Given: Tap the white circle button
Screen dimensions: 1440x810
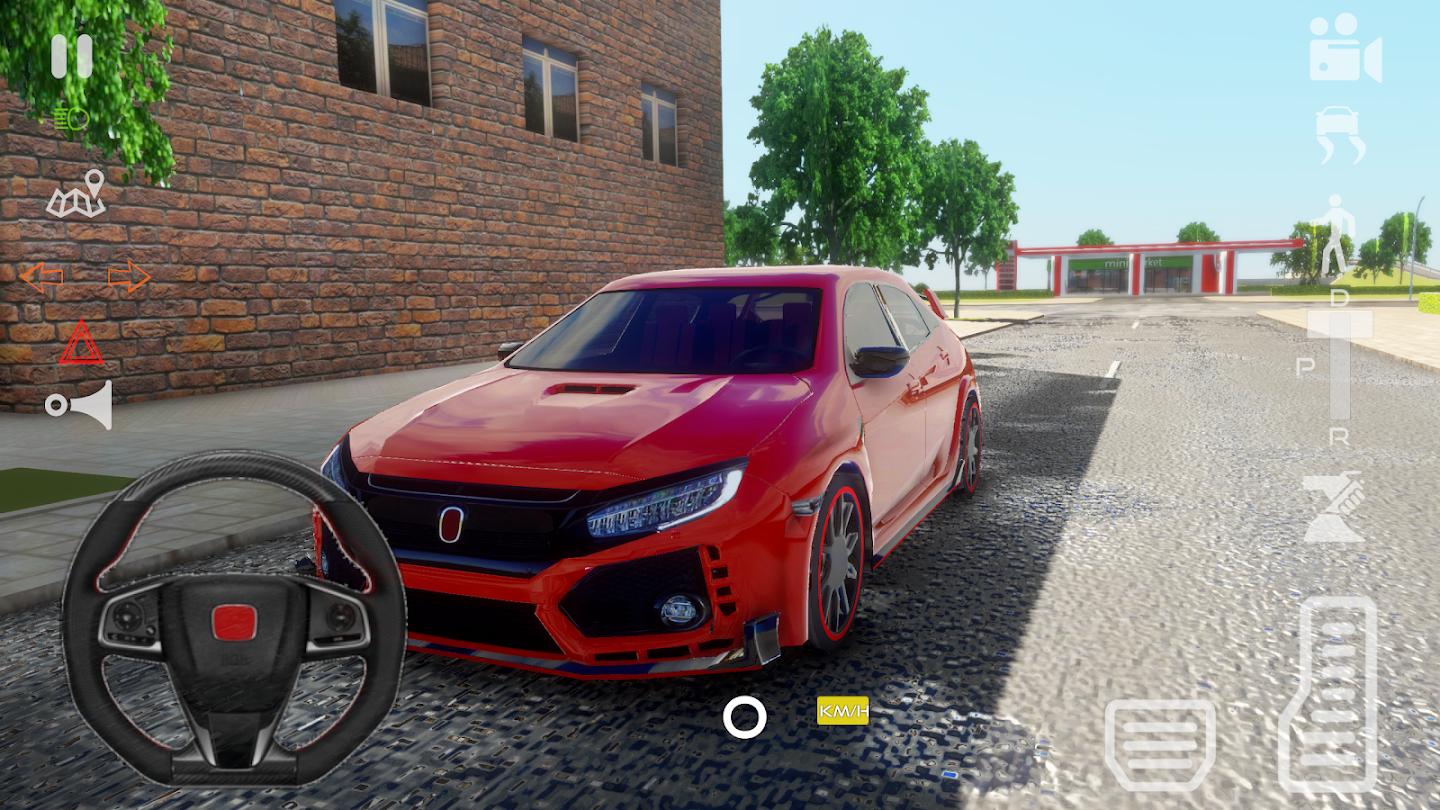Looking at the screenshot, I should (745, 717).
